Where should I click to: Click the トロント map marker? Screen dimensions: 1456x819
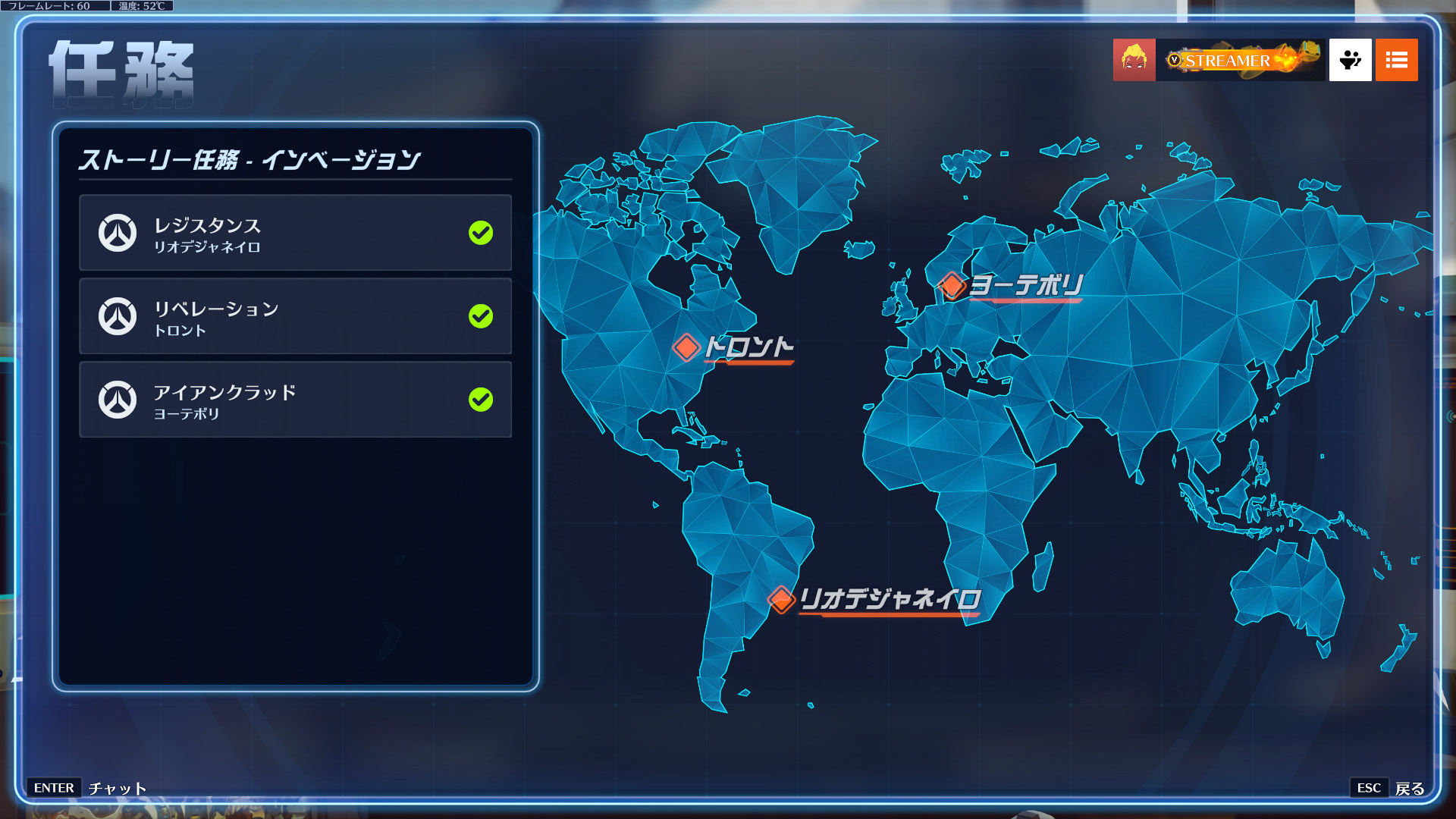tap(686, 347)
